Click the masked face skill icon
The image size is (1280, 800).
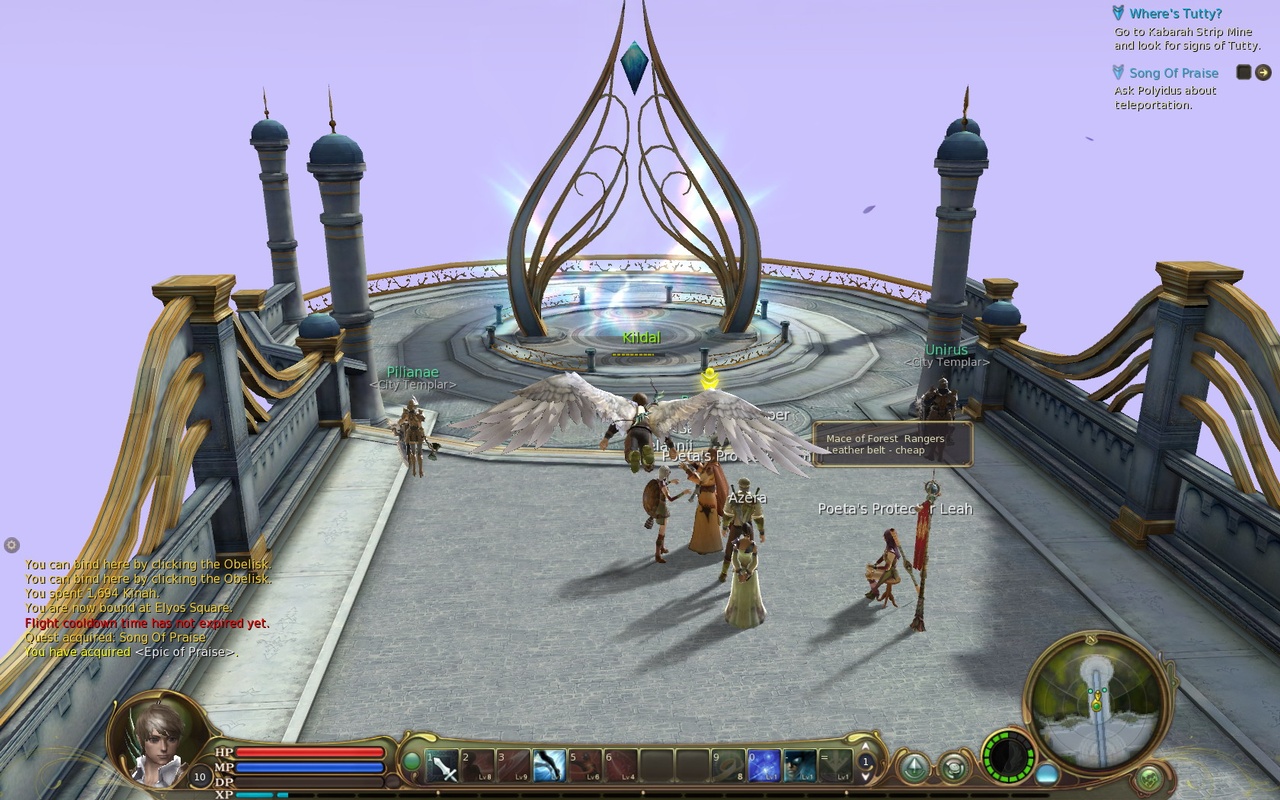797,766
